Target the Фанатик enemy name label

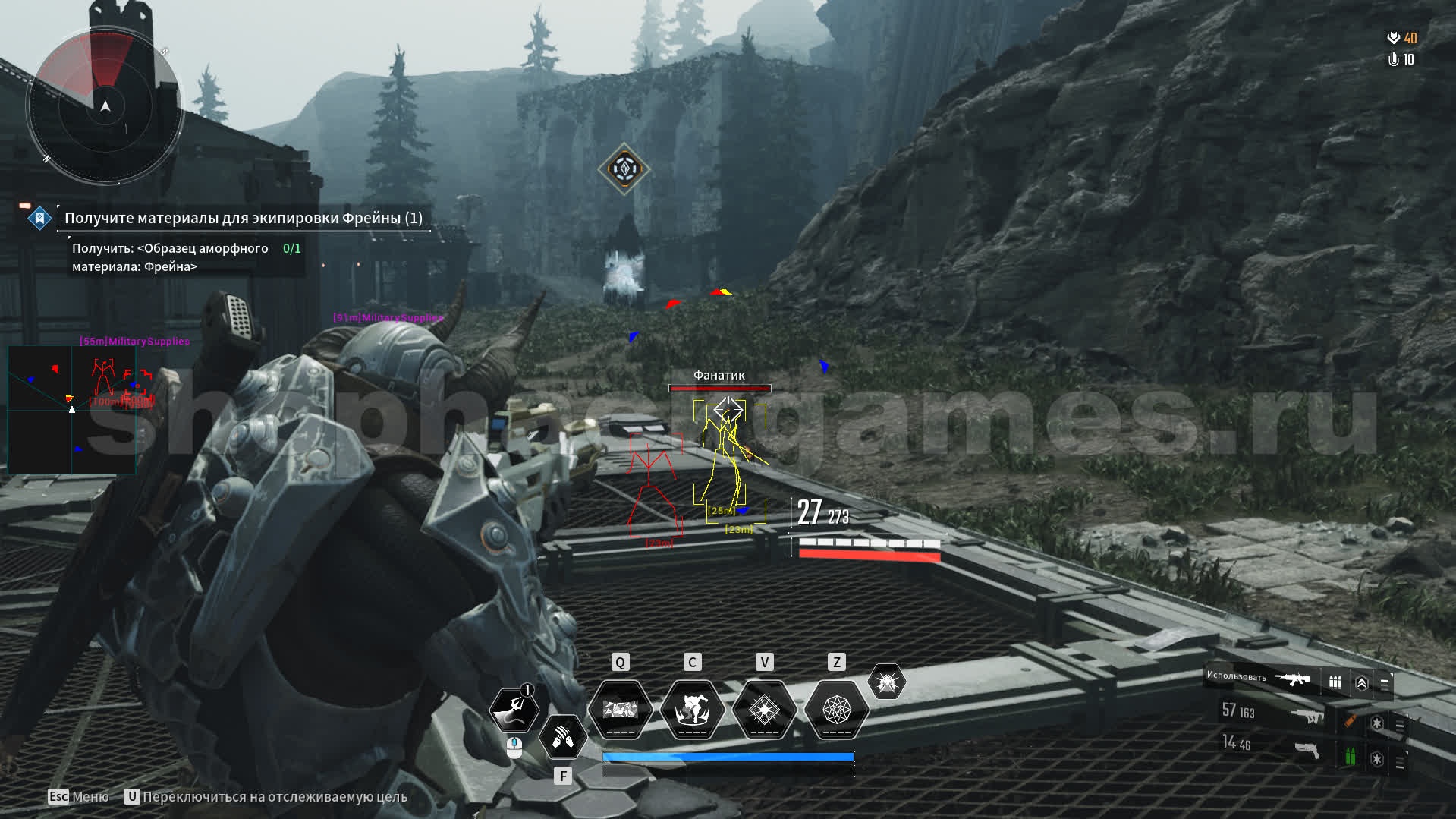pyautogui.click(x=719, y=375)
